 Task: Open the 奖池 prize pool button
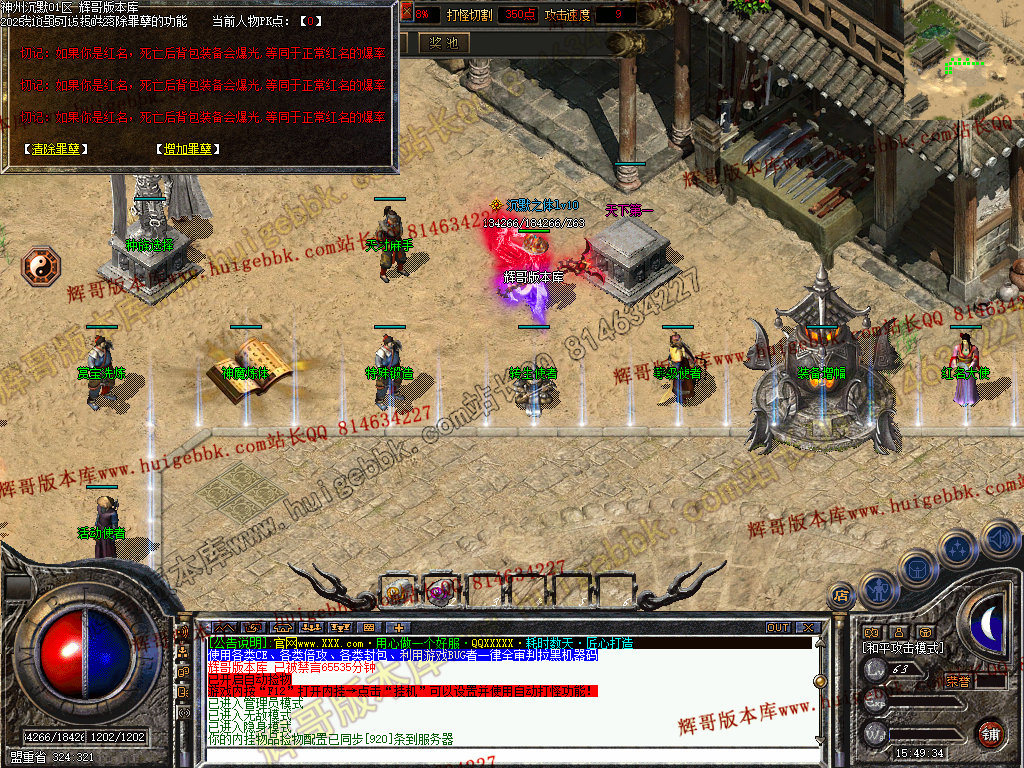click(x=443, y=43)
